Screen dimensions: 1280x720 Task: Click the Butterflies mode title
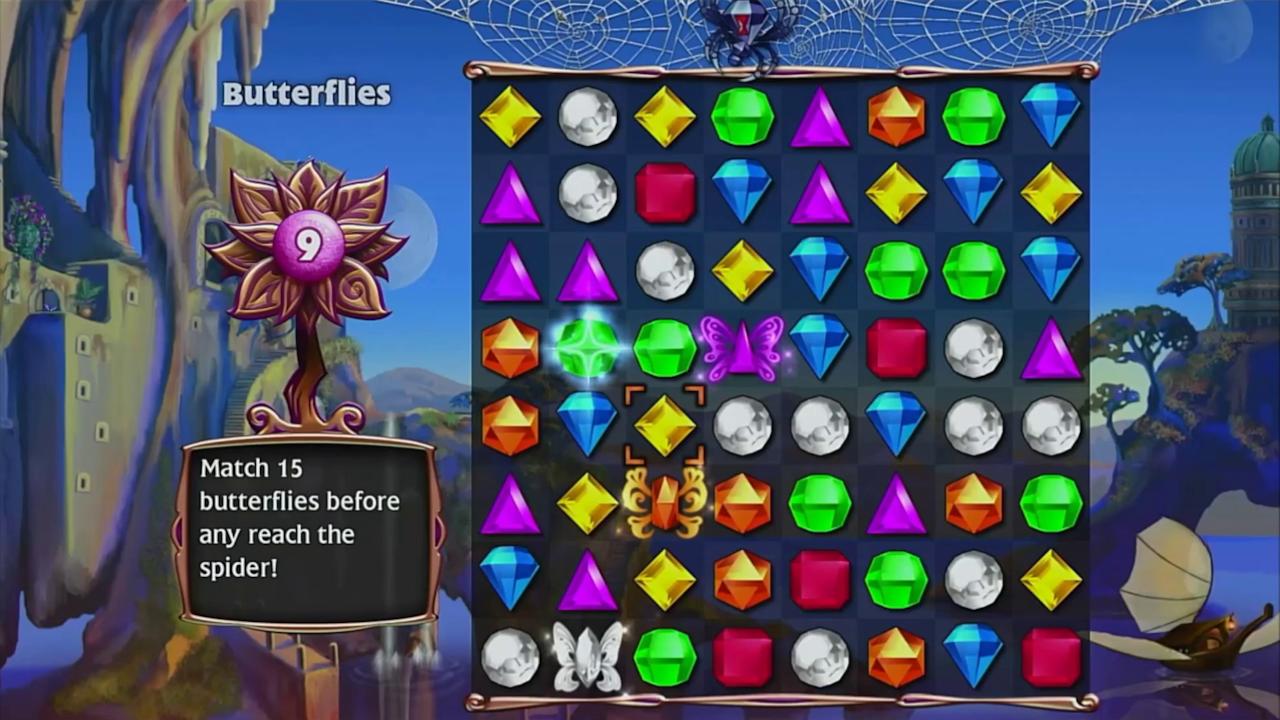306,94
